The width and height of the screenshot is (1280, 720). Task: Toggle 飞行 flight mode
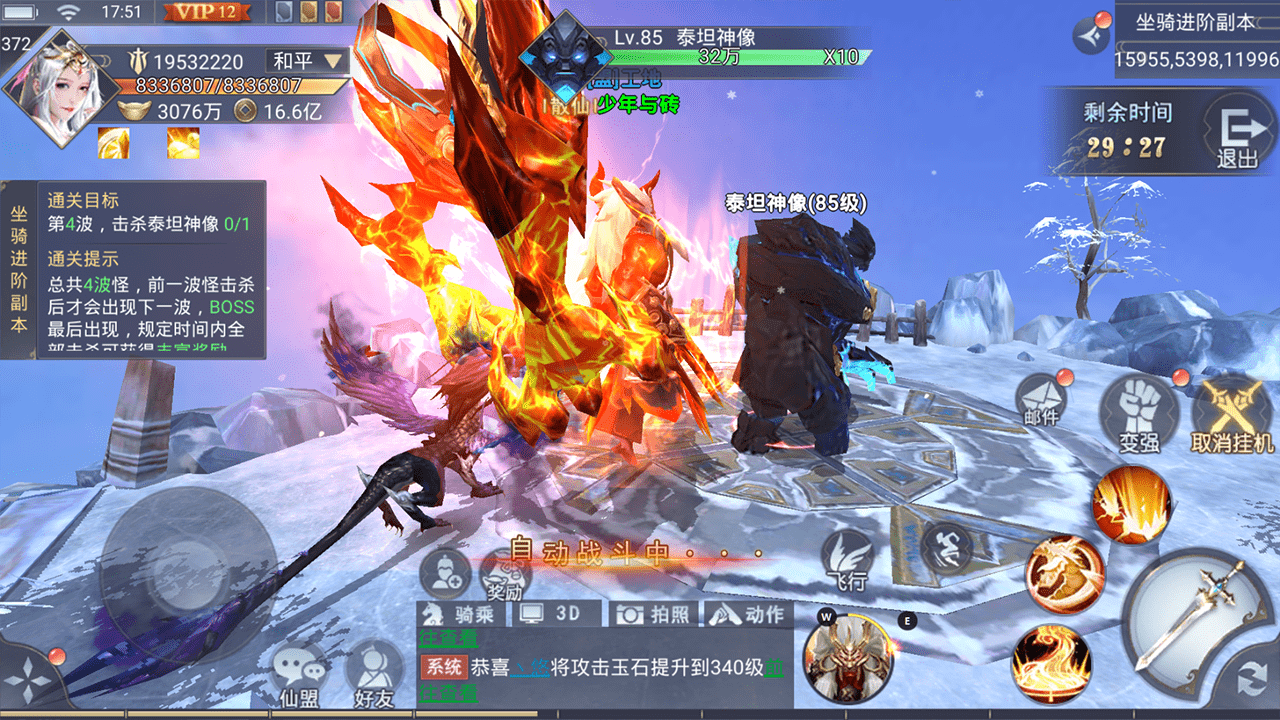pyautogui.click(x=847, y=559)
